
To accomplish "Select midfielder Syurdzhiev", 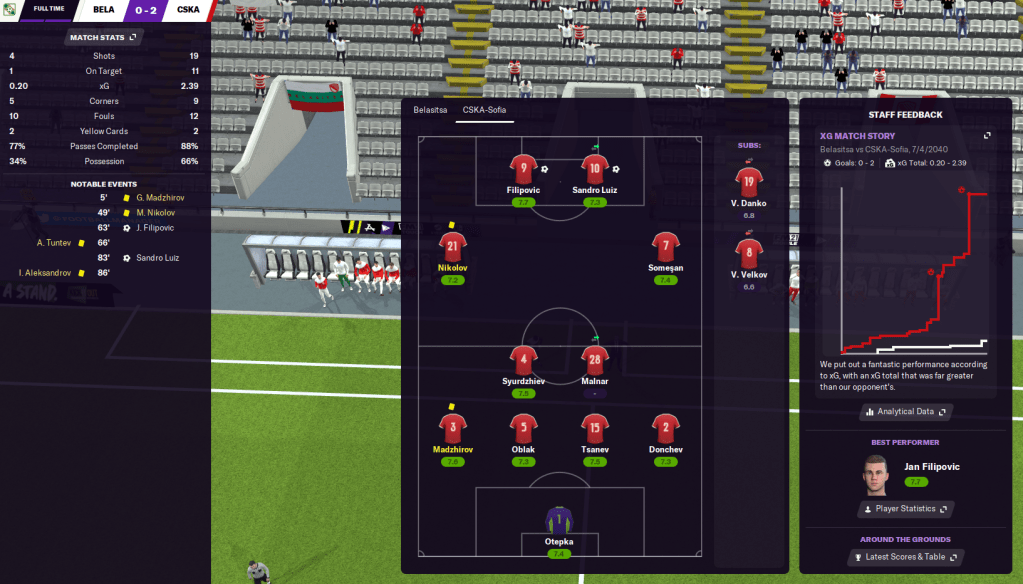I will (523, 360).
